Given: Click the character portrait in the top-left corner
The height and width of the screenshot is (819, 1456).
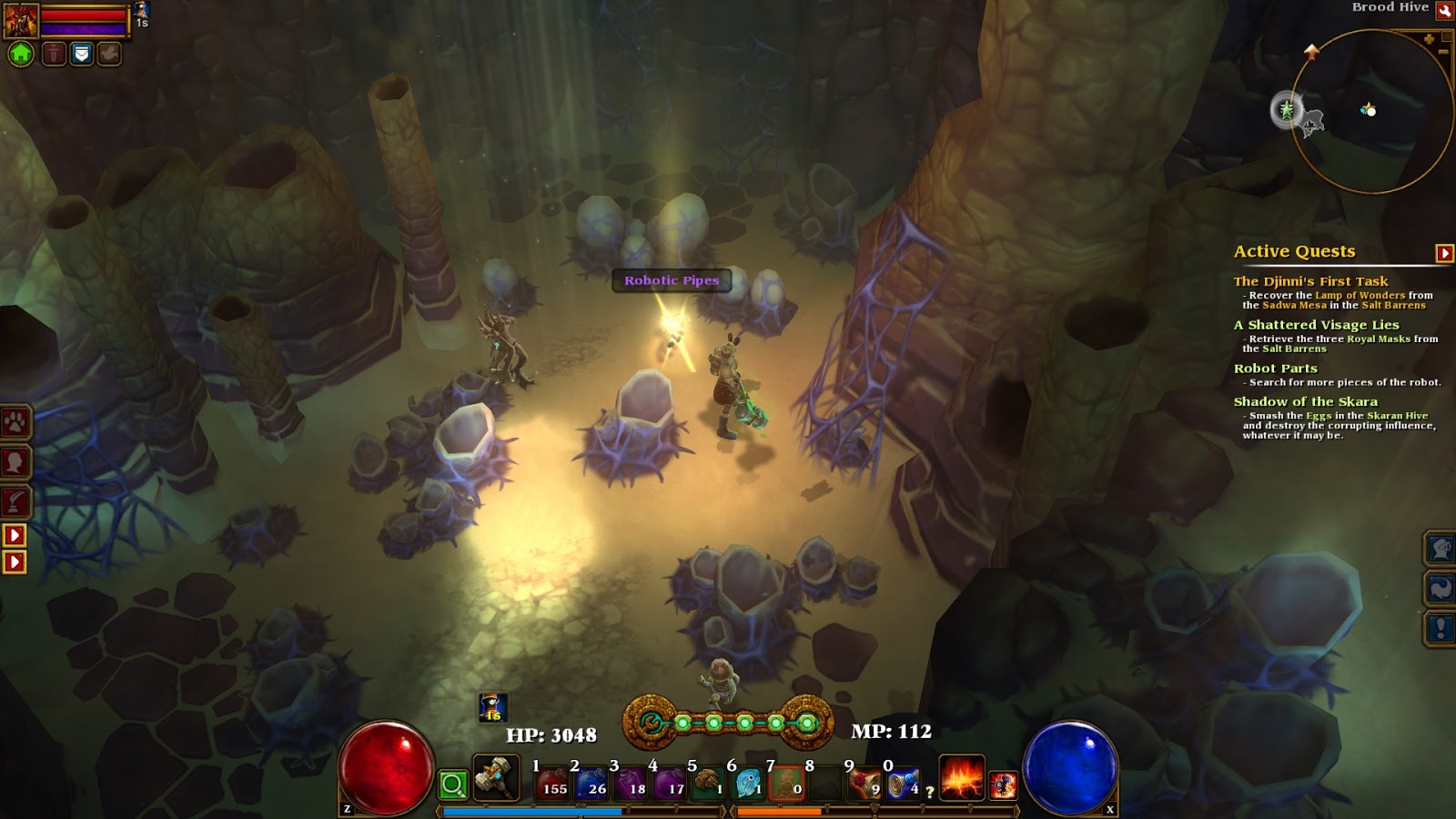Looking at the screenshot, I should tap(21, 20).
